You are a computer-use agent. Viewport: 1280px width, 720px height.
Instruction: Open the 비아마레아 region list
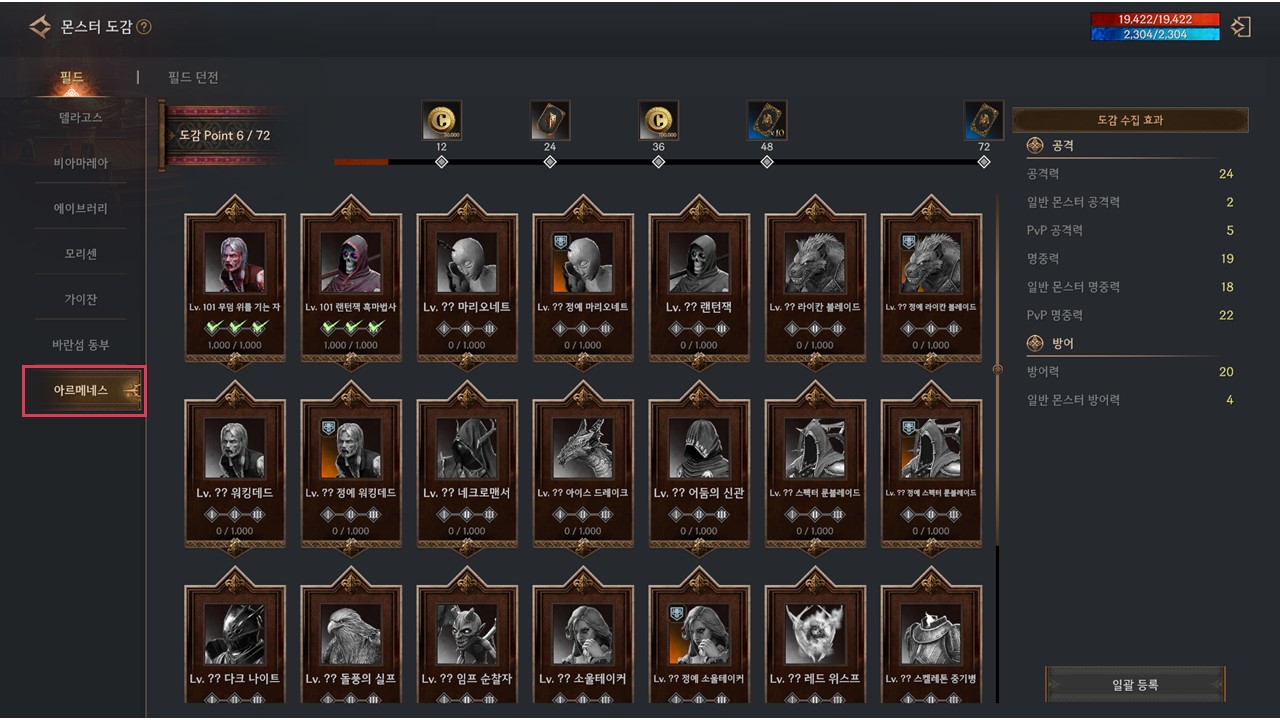80,162
